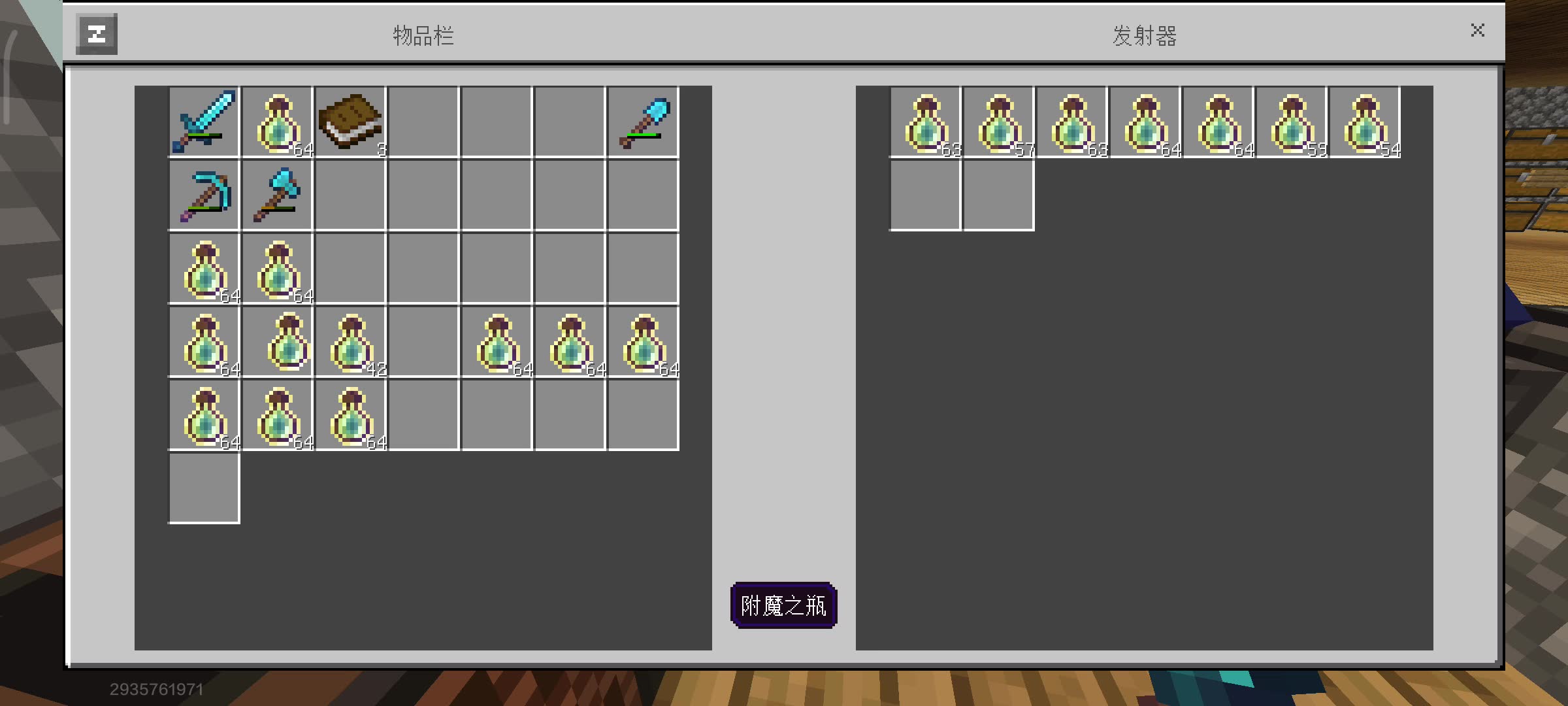Click the top-left XP bottle stack of 64
This screenshot has width=1568, height=706.
(277, 121)
